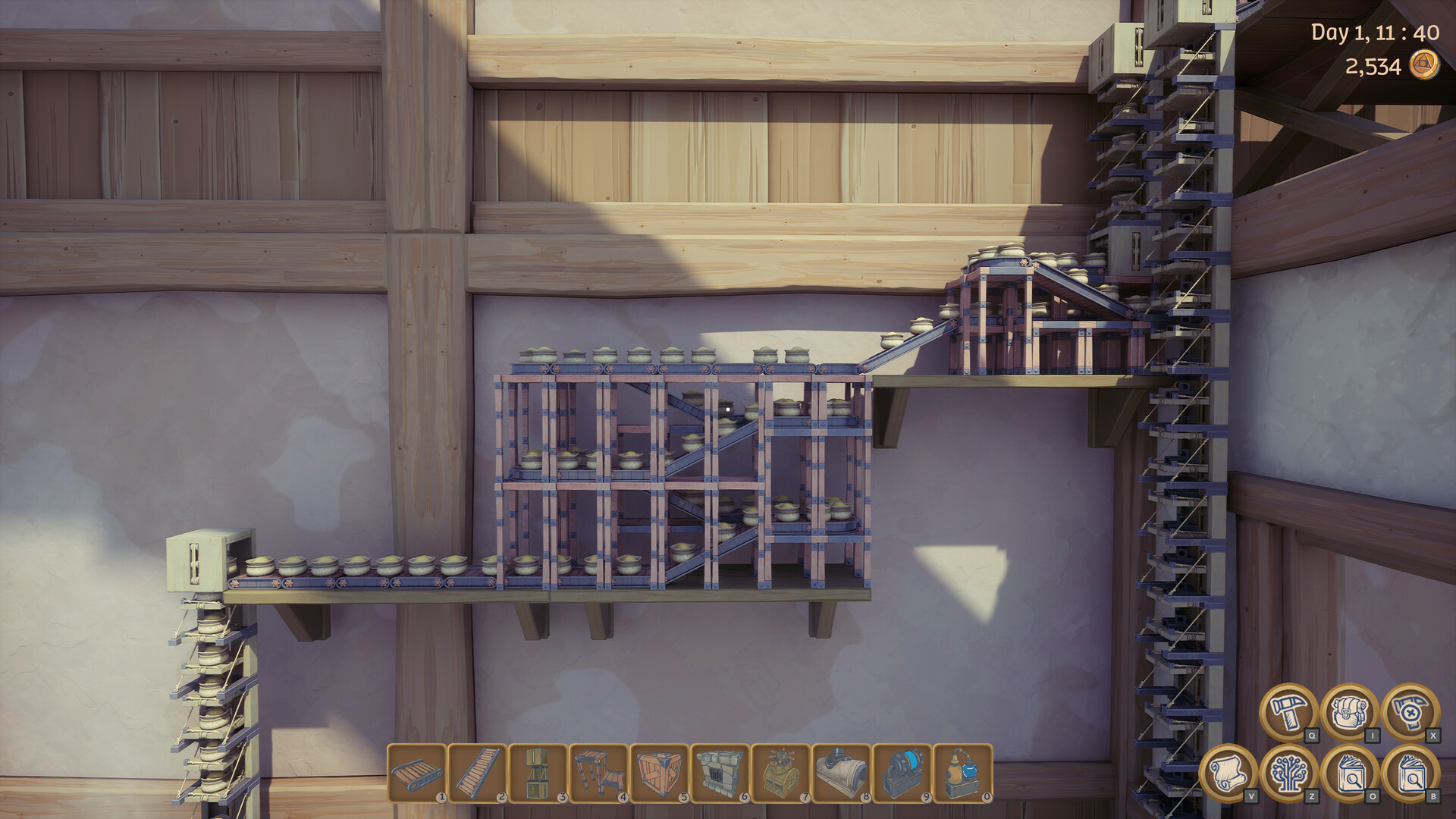Open the backpack inventory
The image size is (1456, 819).
tap(1350, 711)
